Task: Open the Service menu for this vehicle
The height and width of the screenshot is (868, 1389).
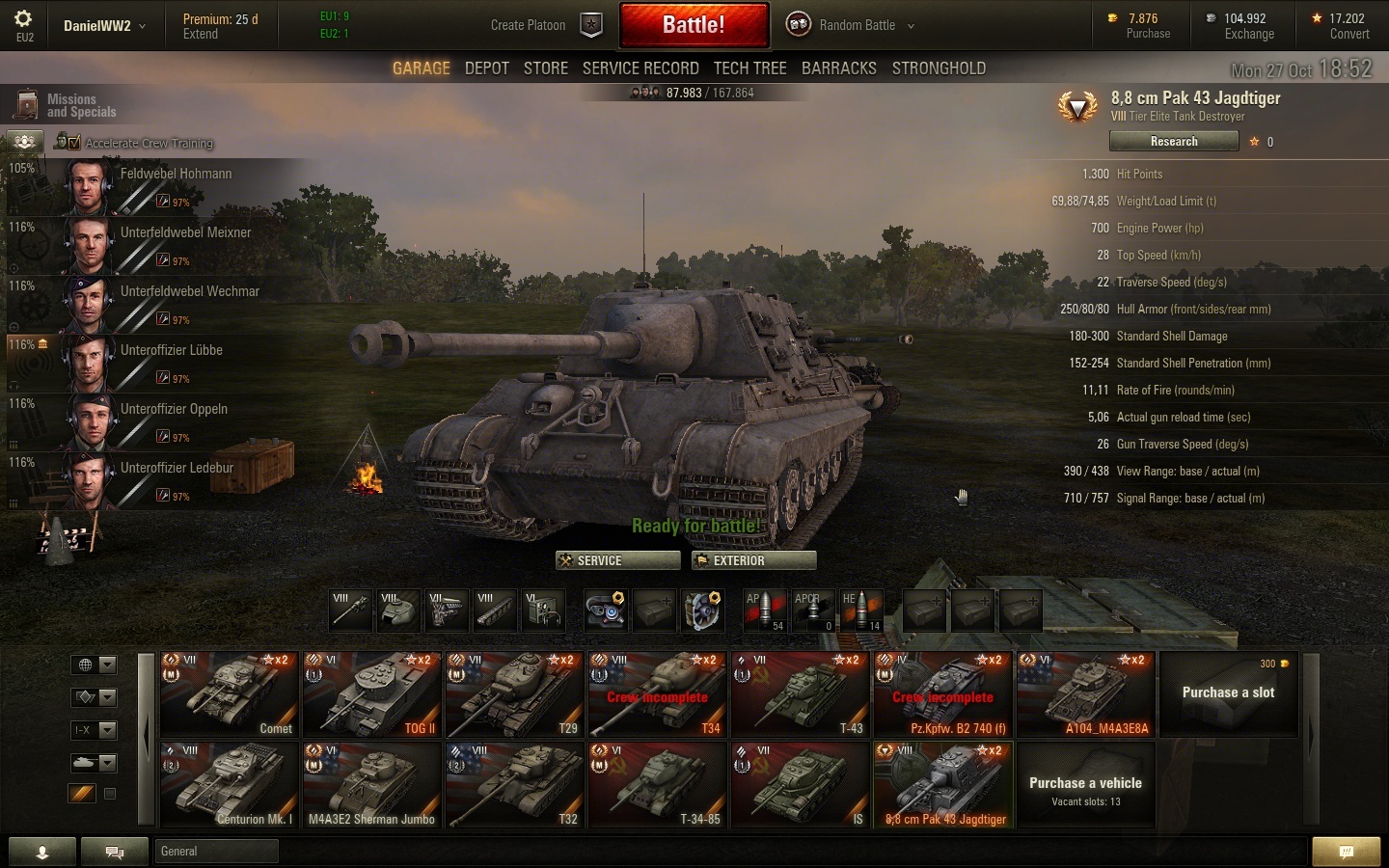Action: tap(617, 560)
